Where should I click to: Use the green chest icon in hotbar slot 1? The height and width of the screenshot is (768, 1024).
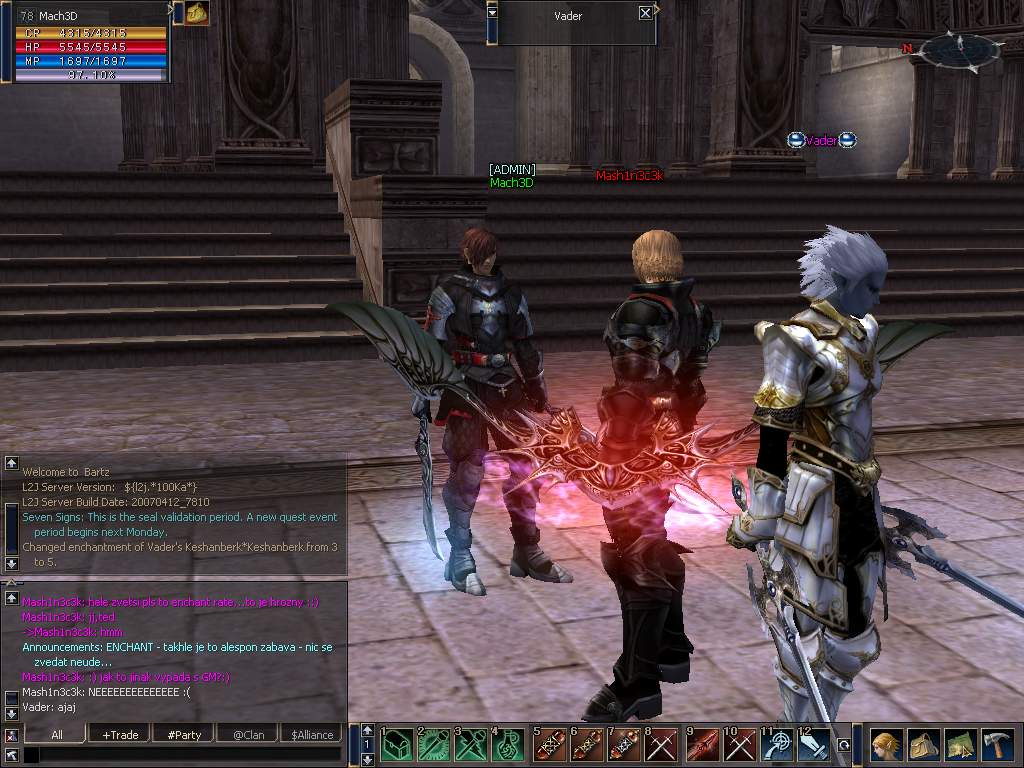pos(397,745)
